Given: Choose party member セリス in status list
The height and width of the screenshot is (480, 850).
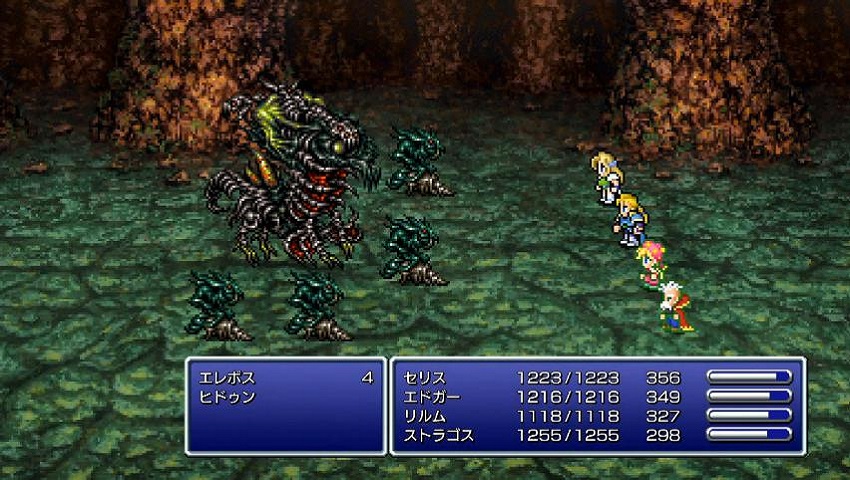Looking at the screenshot, I should coord(424,378).
